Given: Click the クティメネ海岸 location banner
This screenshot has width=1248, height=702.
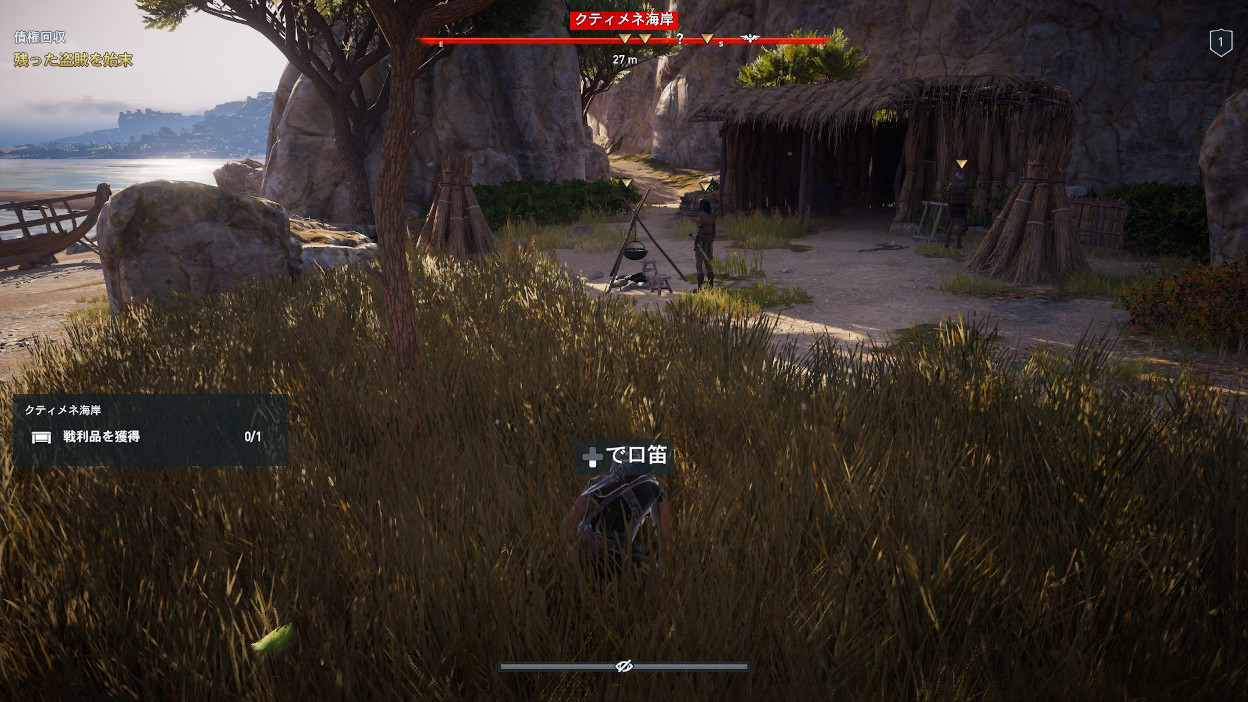Looking at the screenshot, I should tap(624, 20).
